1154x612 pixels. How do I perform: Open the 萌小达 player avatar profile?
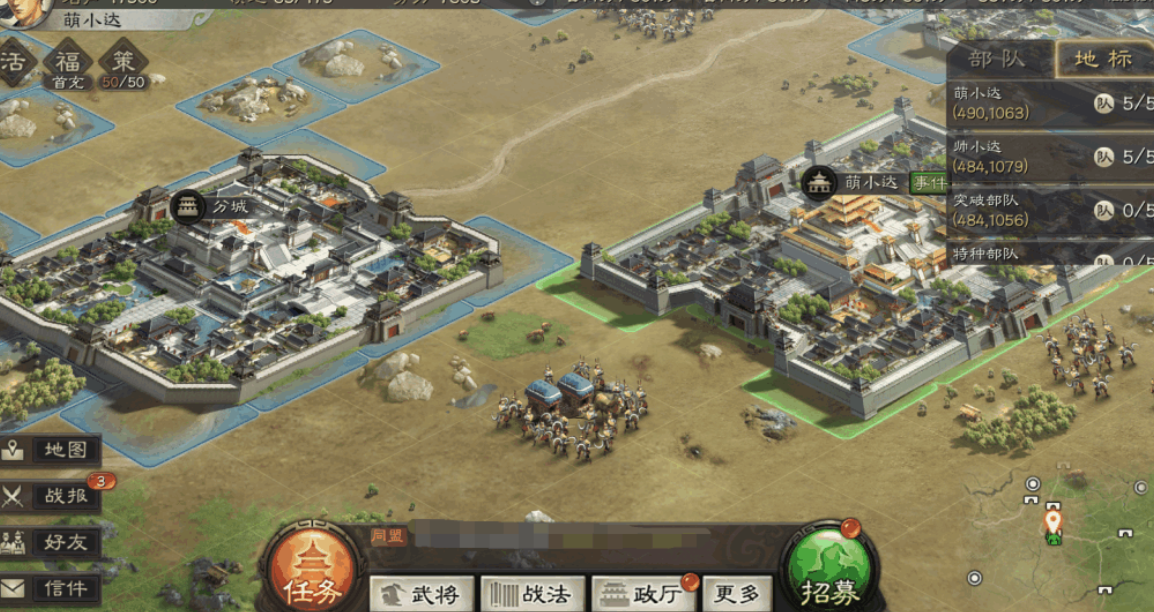(x=25, y=10)
